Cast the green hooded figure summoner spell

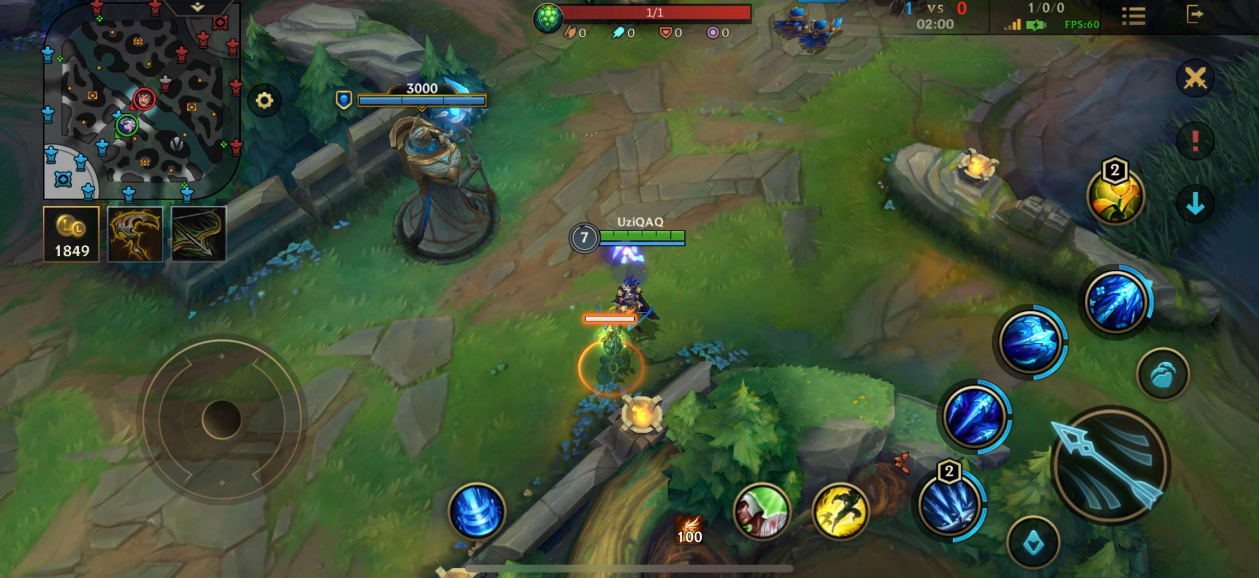pos(761,511)
